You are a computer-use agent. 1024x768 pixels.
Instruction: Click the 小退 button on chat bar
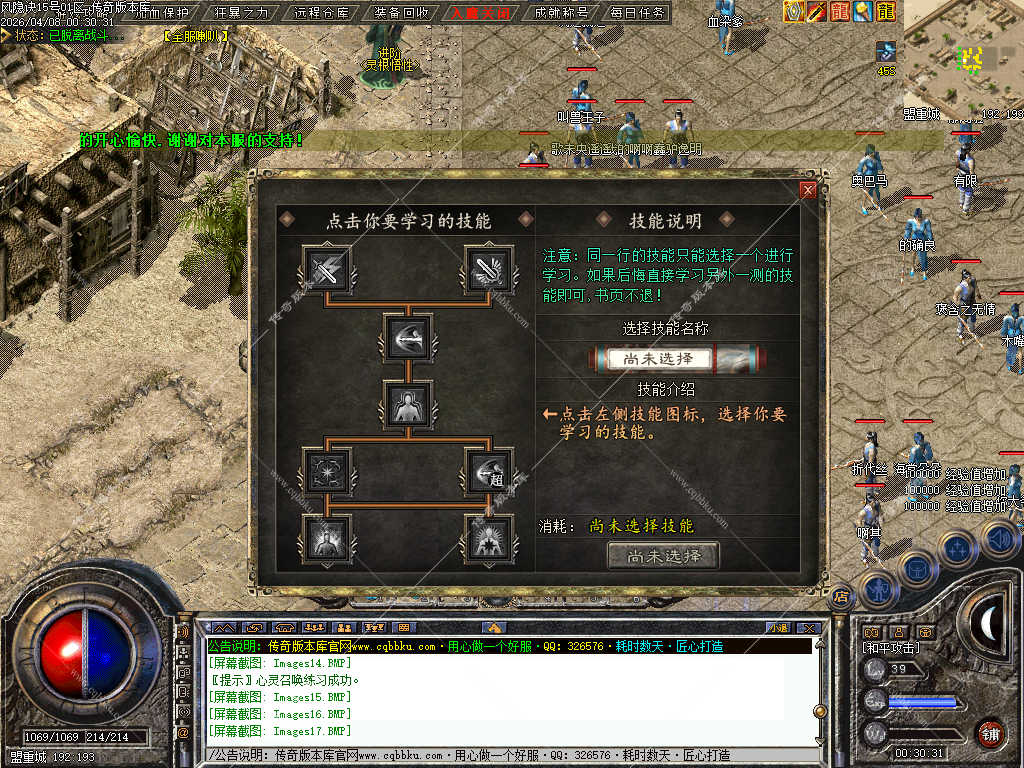[x=777, y=627]
